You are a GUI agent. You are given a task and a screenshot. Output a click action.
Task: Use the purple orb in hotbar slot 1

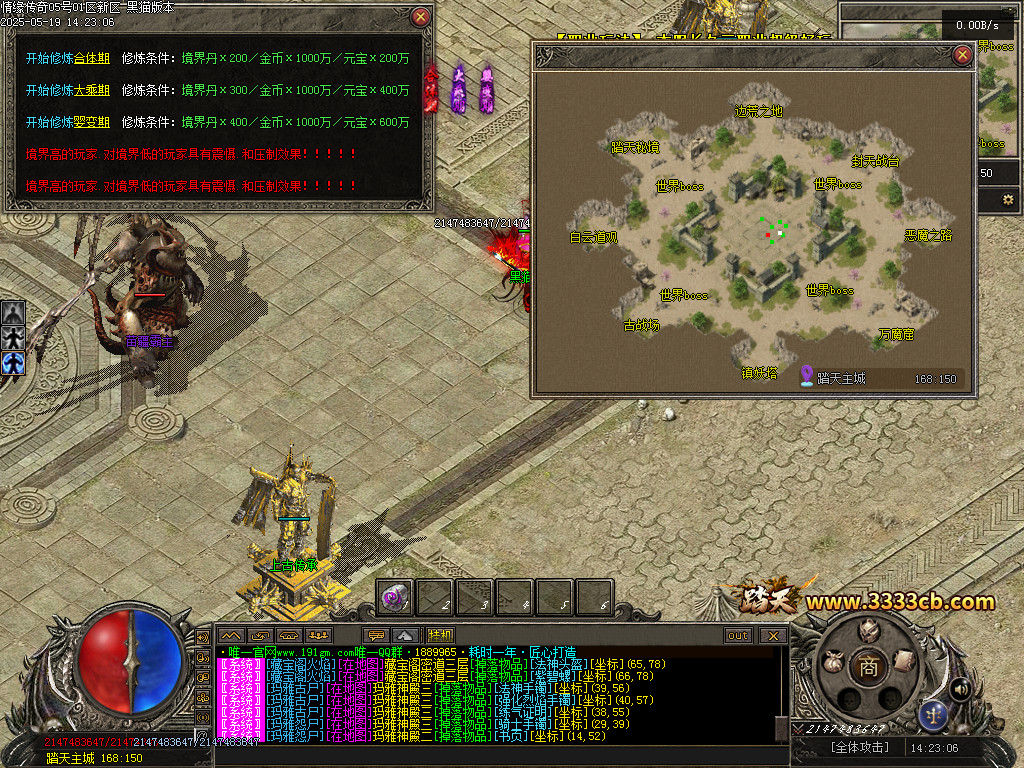click(395, 597)
